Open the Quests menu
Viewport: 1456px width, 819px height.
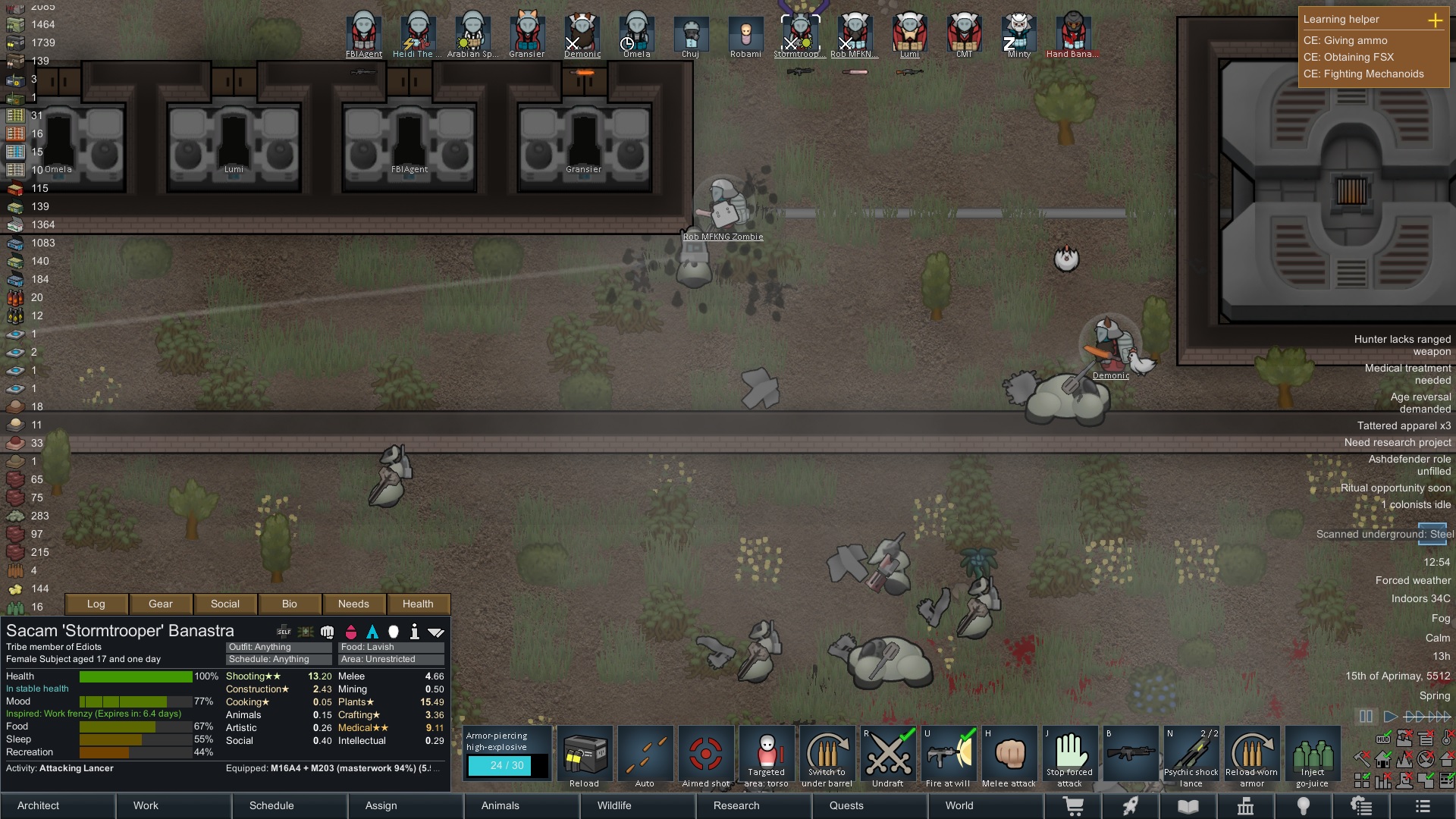pos(846,805)
